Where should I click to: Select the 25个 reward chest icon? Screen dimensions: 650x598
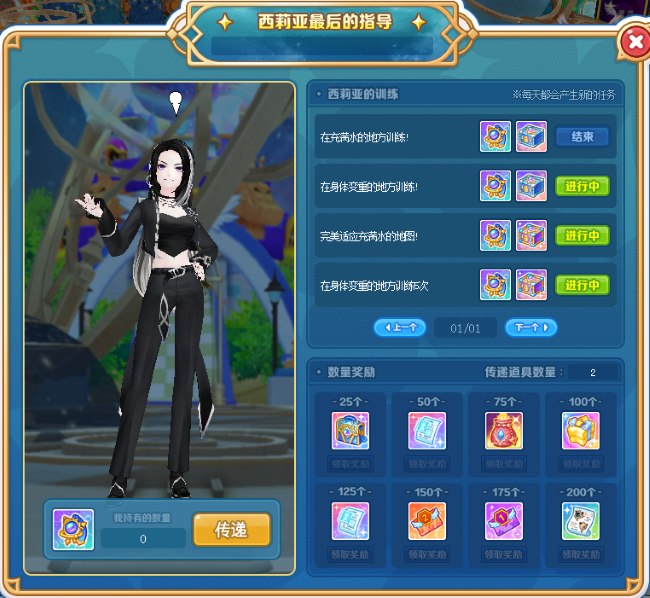pos(350,431)
